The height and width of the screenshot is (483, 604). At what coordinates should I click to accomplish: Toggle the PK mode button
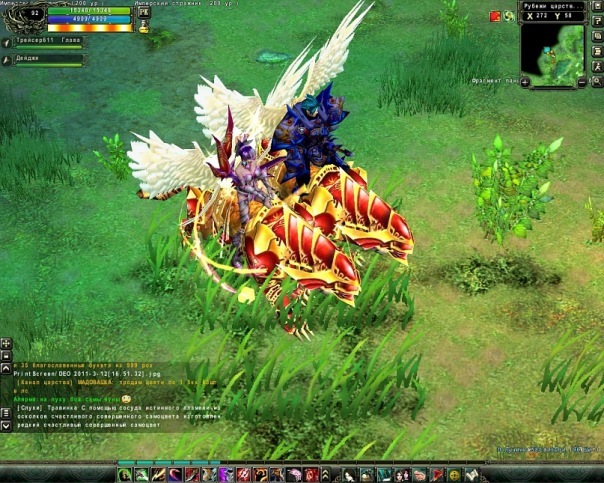click(143, 10)
